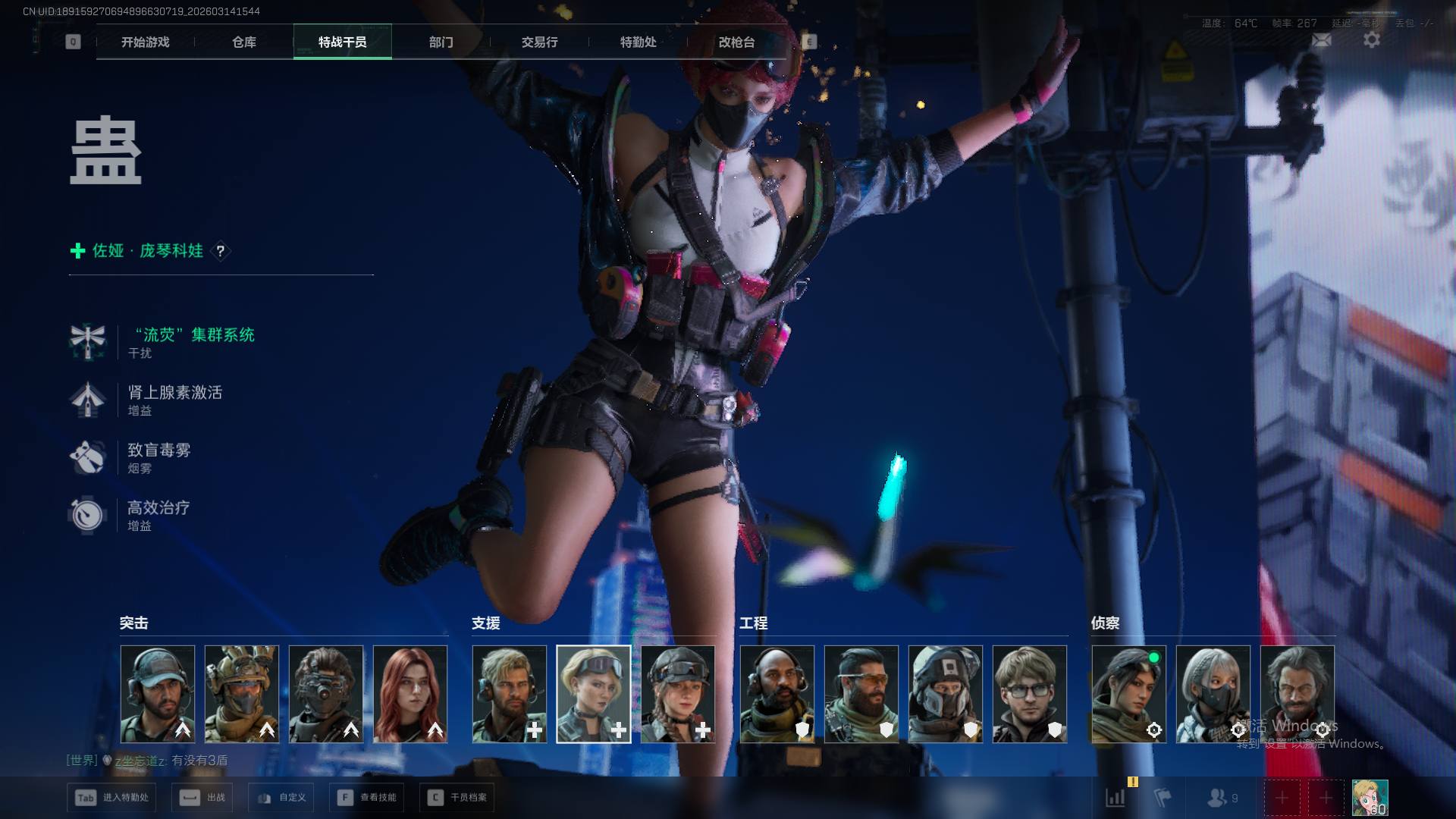Image resolution: width=1456 pixels, height=819 pixels.
Task: Click the 出战 deploy button
Action: [x=202, y=798]
